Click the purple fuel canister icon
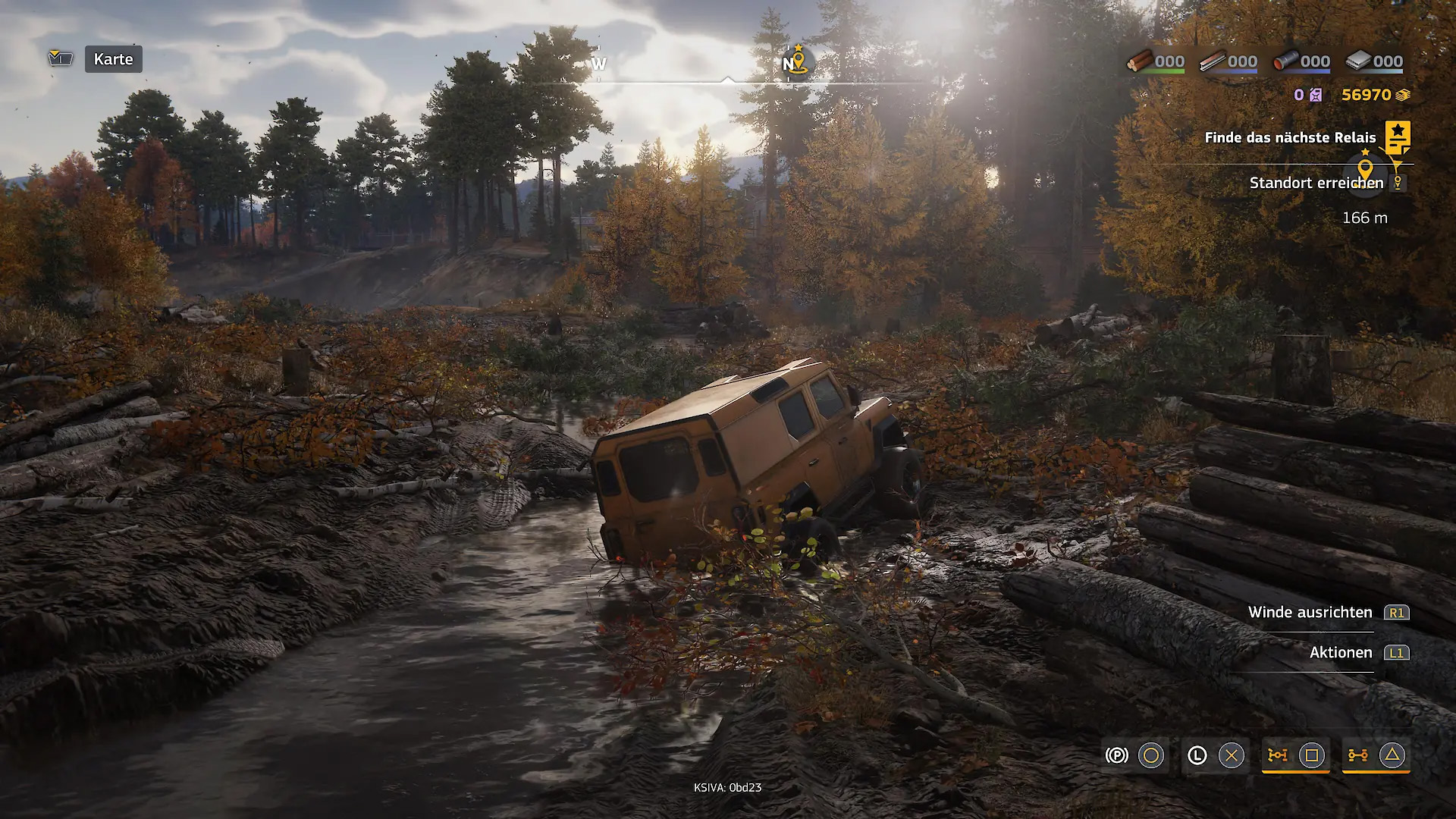1456x819 pixels. coord(1316,95)
